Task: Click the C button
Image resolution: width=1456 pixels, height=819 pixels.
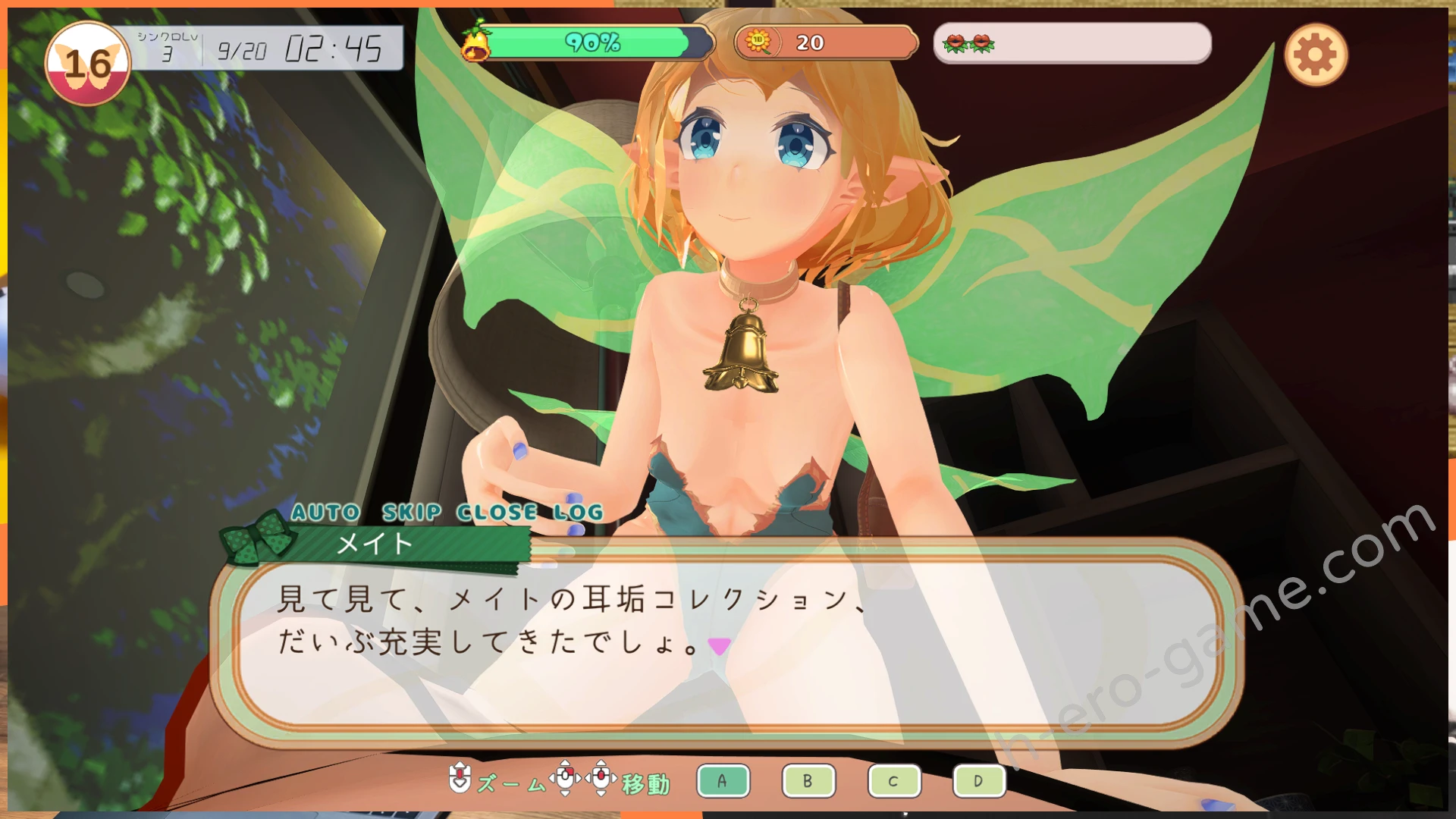Action: [894, 781]
